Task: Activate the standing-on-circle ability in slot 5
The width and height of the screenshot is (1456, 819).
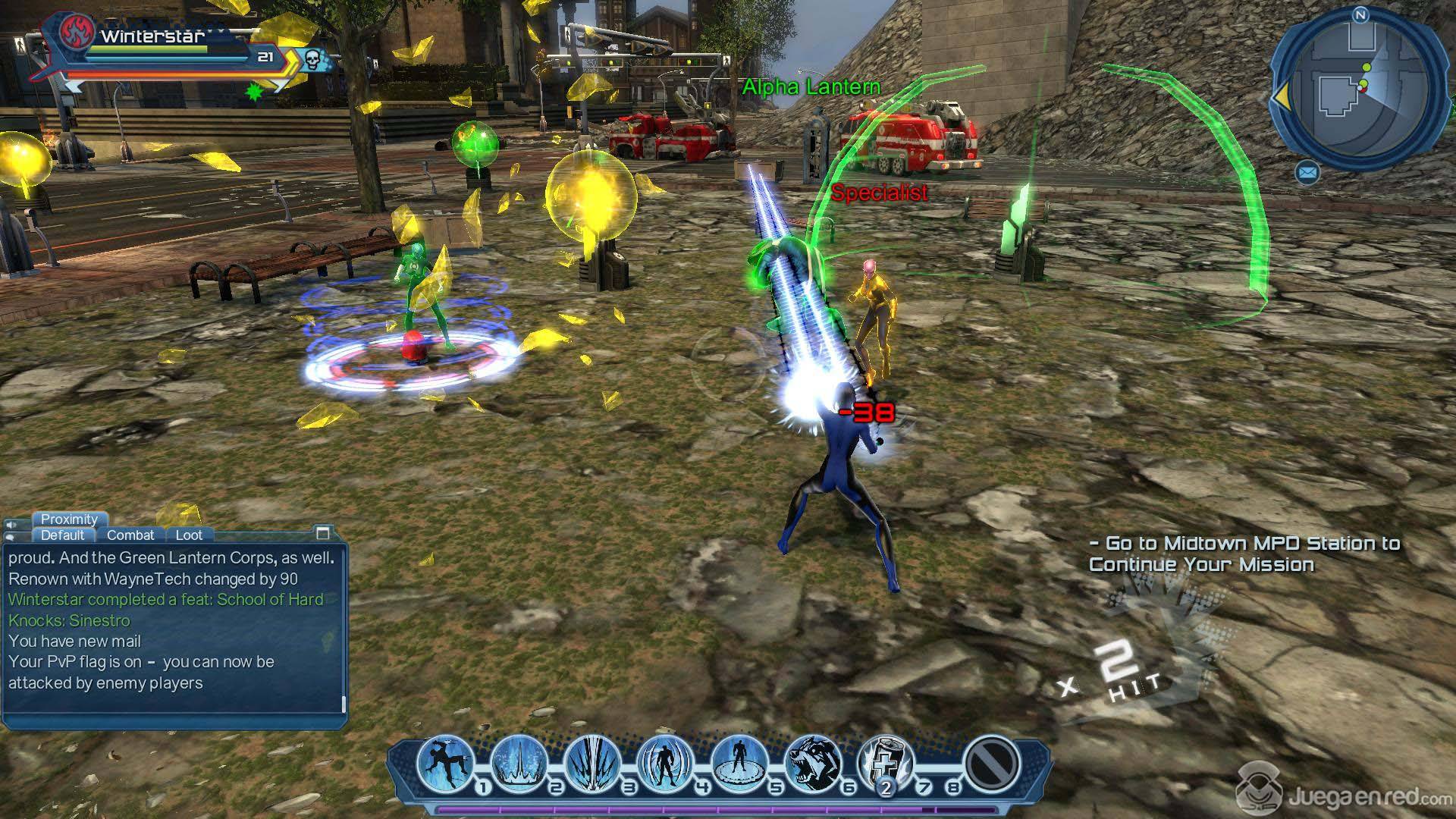Action: coord(739,762)
